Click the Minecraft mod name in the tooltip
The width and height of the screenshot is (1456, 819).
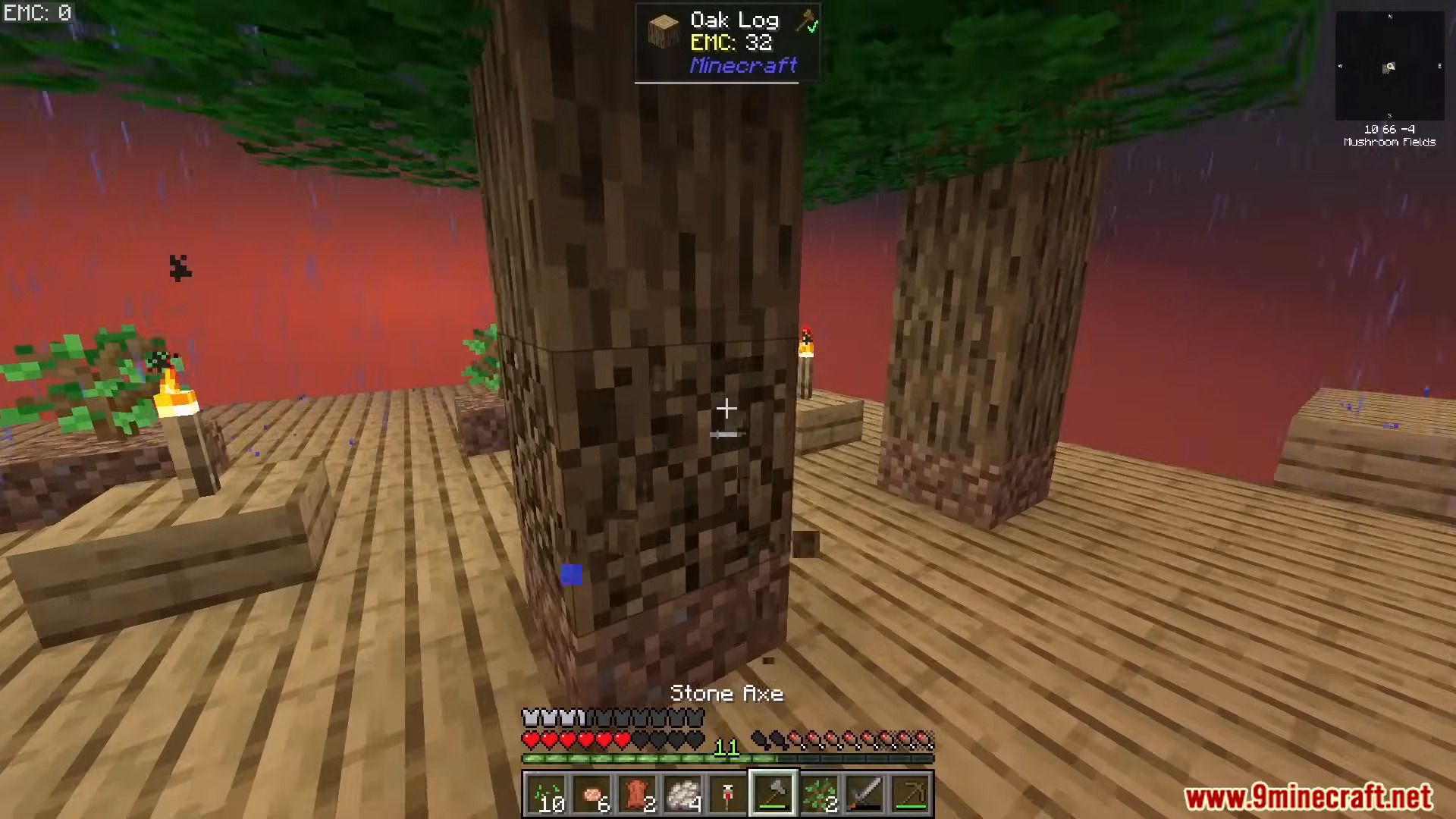pos(742,67)
